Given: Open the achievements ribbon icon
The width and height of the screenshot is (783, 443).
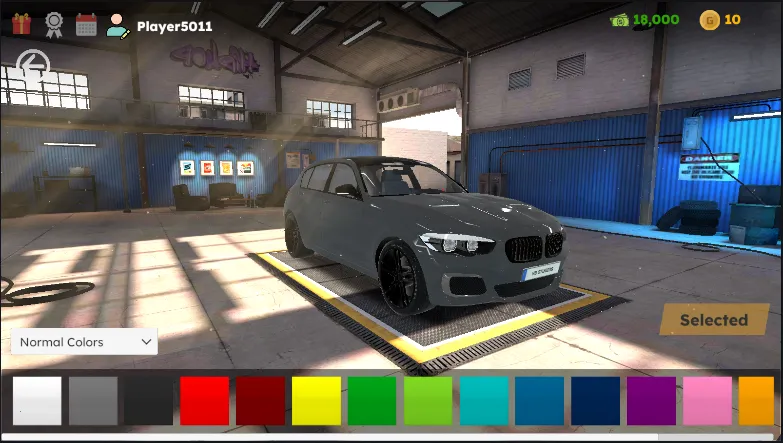Looking at the screenshot, I should point(54,22).
